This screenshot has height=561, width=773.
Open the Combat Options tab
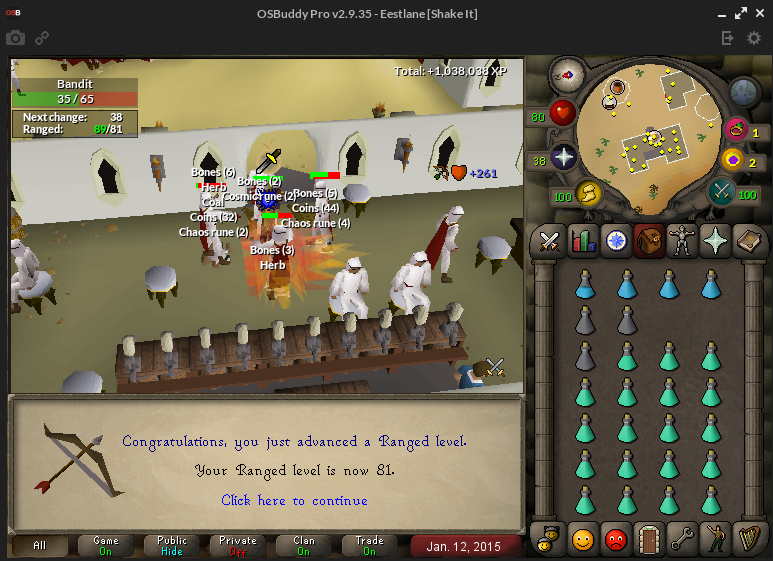pyautogui.click(x=549, y=241)
